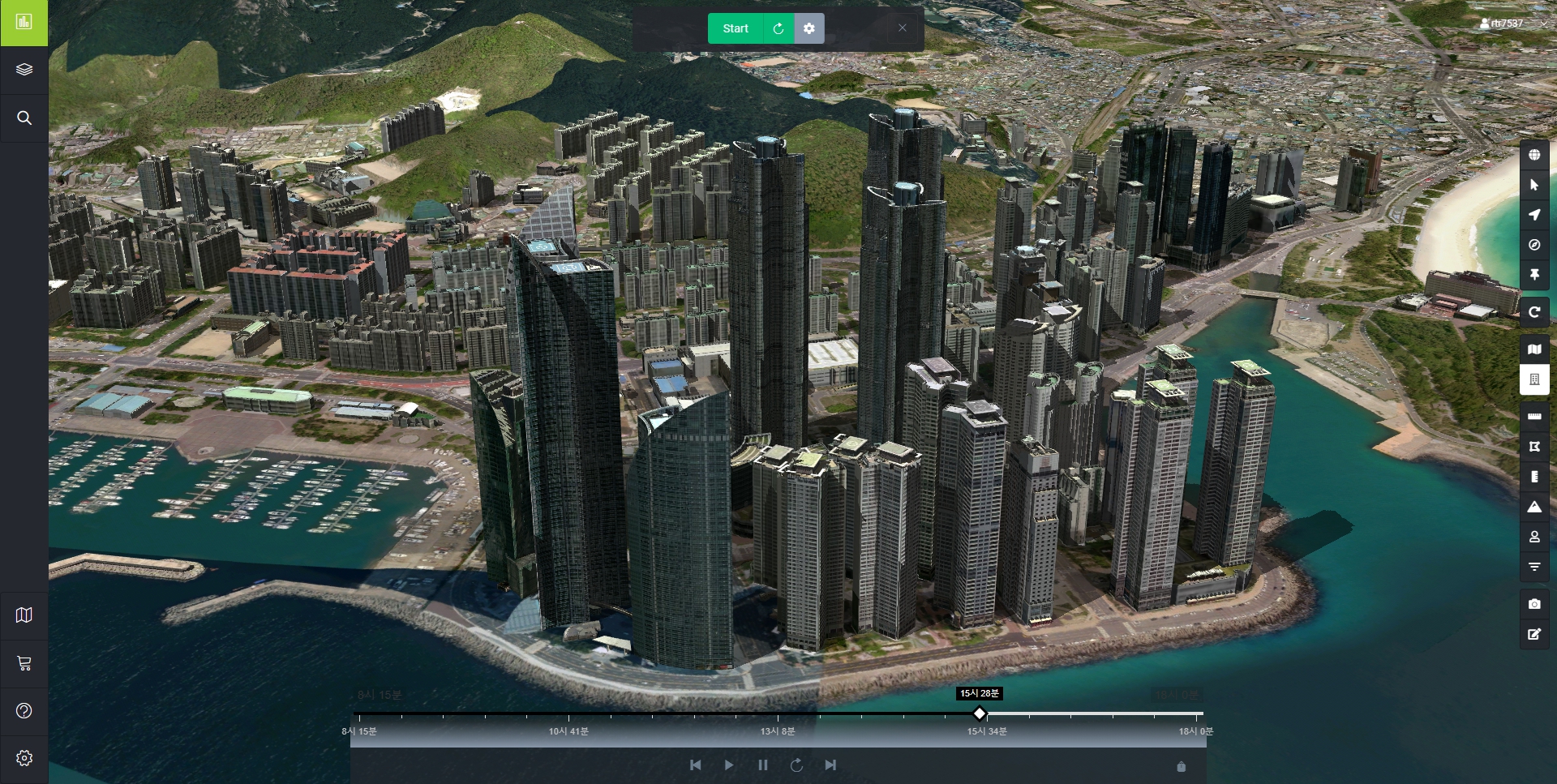The width and height of the screenshot is (1557, 784).
Task: Close the shadow simulation panel
Action: click(902, 28)
